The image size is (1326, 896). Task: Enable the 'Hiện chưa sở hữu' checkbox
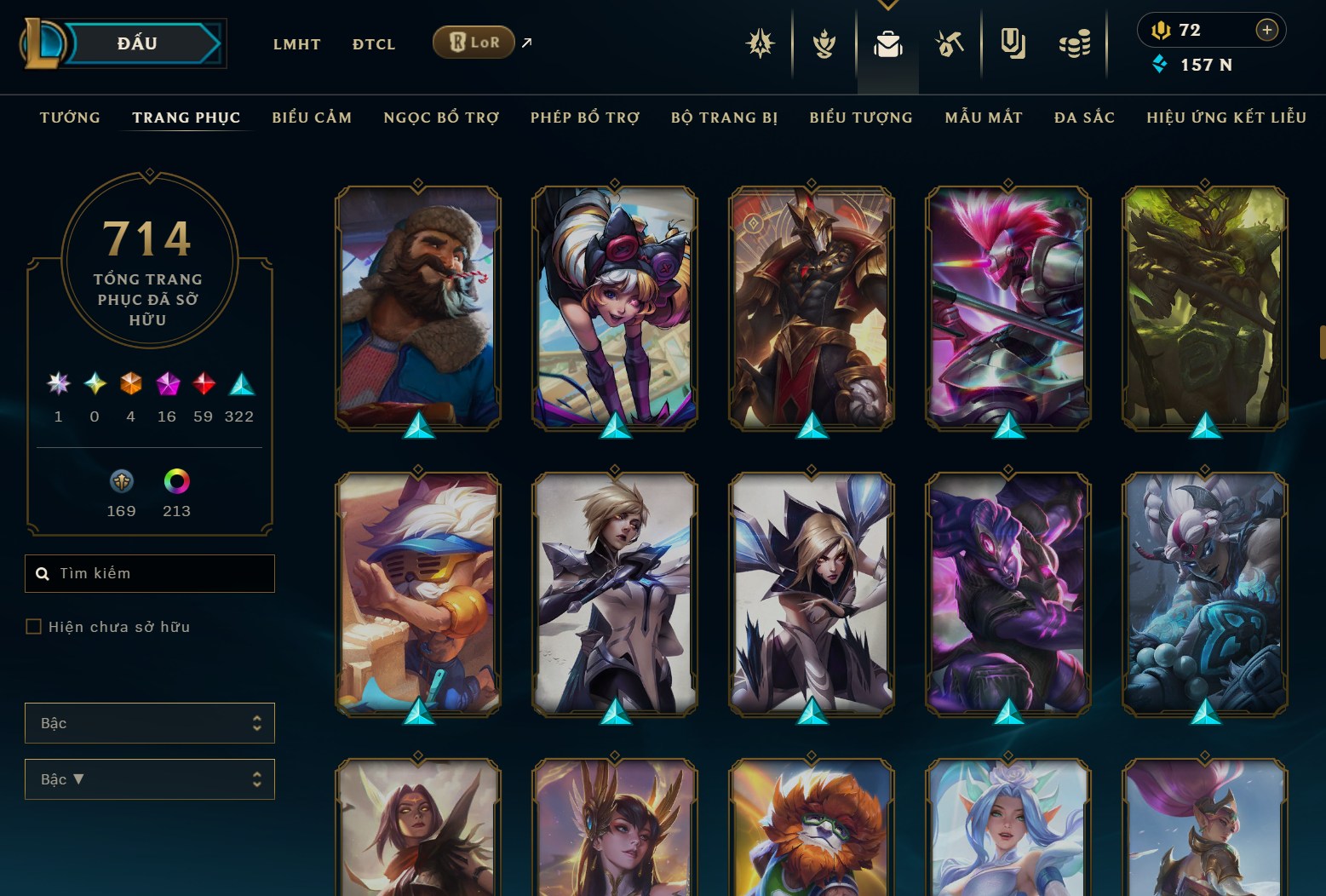point(34,626)
